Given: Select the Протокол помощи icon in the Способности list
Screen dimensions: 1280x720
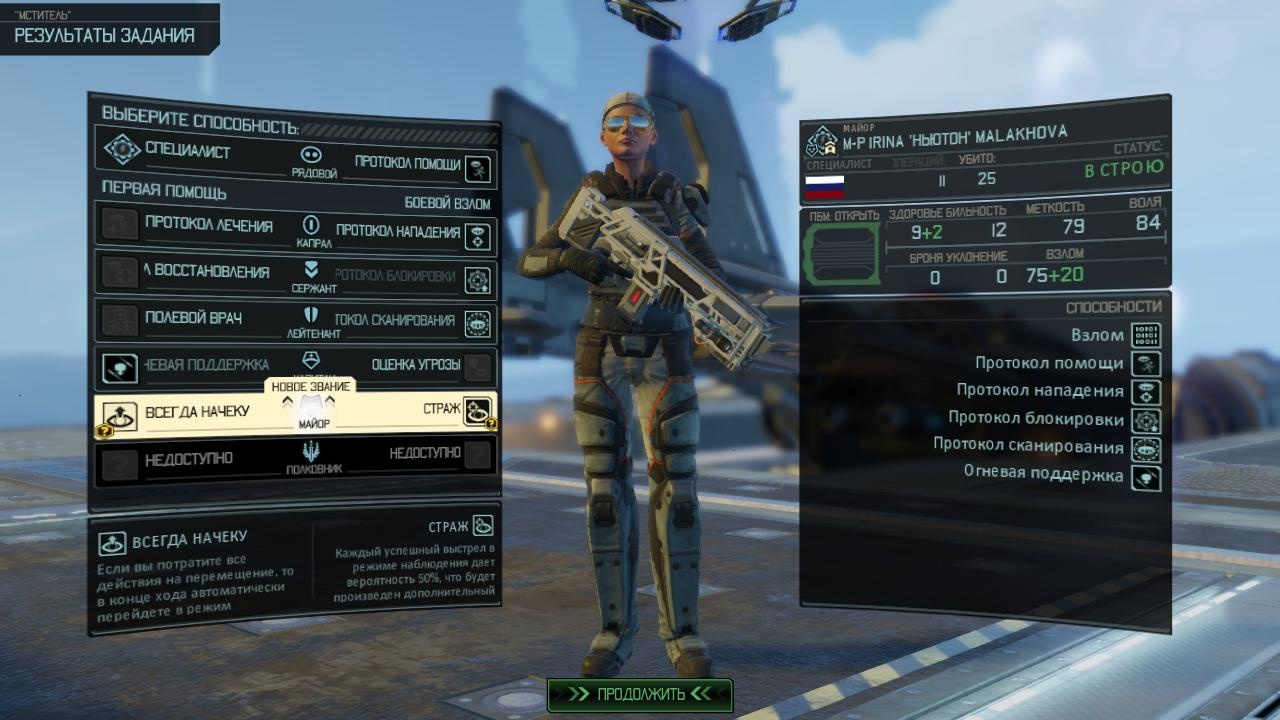Looking at the screenshot, I should 1145,363.
